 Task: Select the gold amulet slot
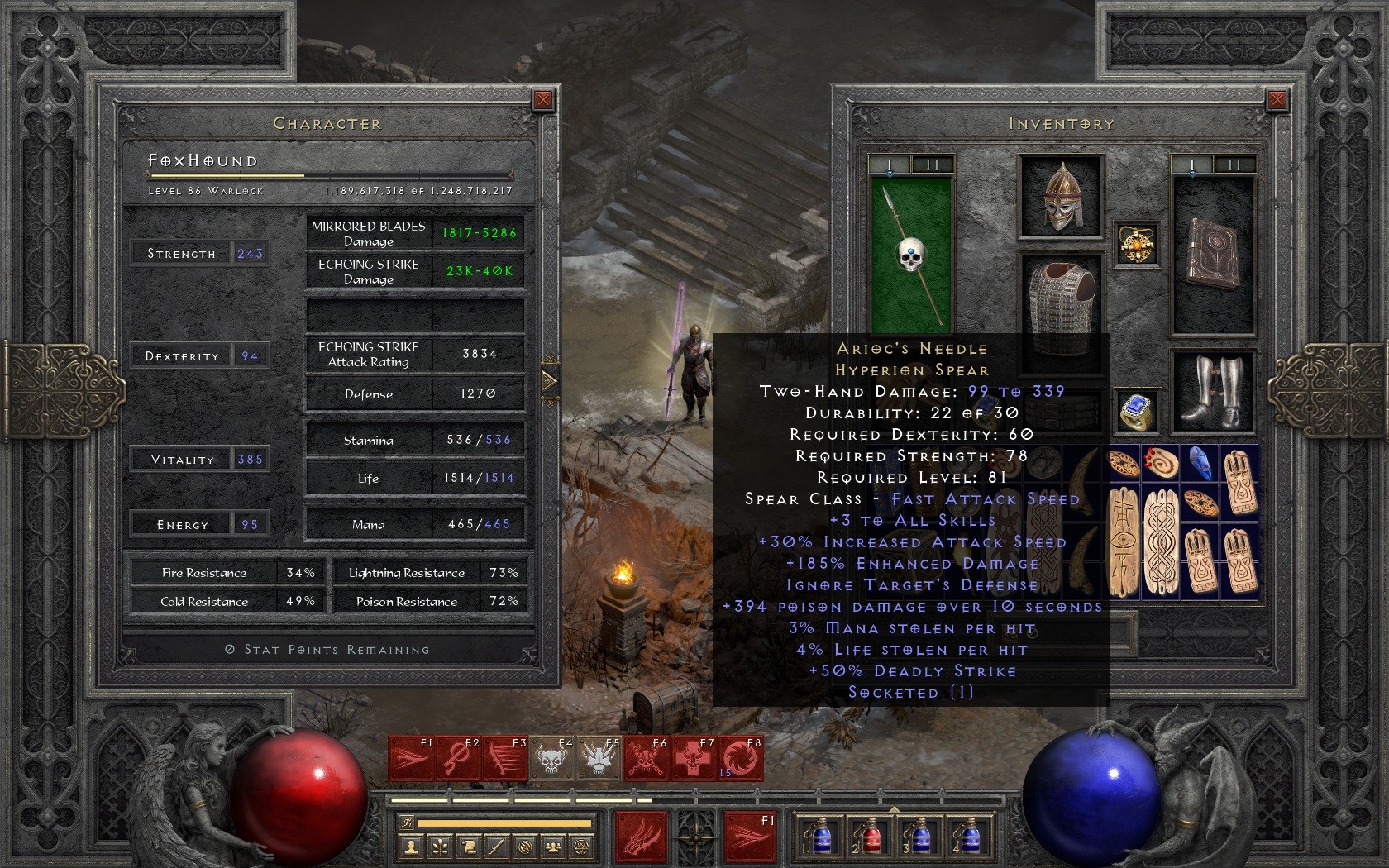[x=1137, y=244]
